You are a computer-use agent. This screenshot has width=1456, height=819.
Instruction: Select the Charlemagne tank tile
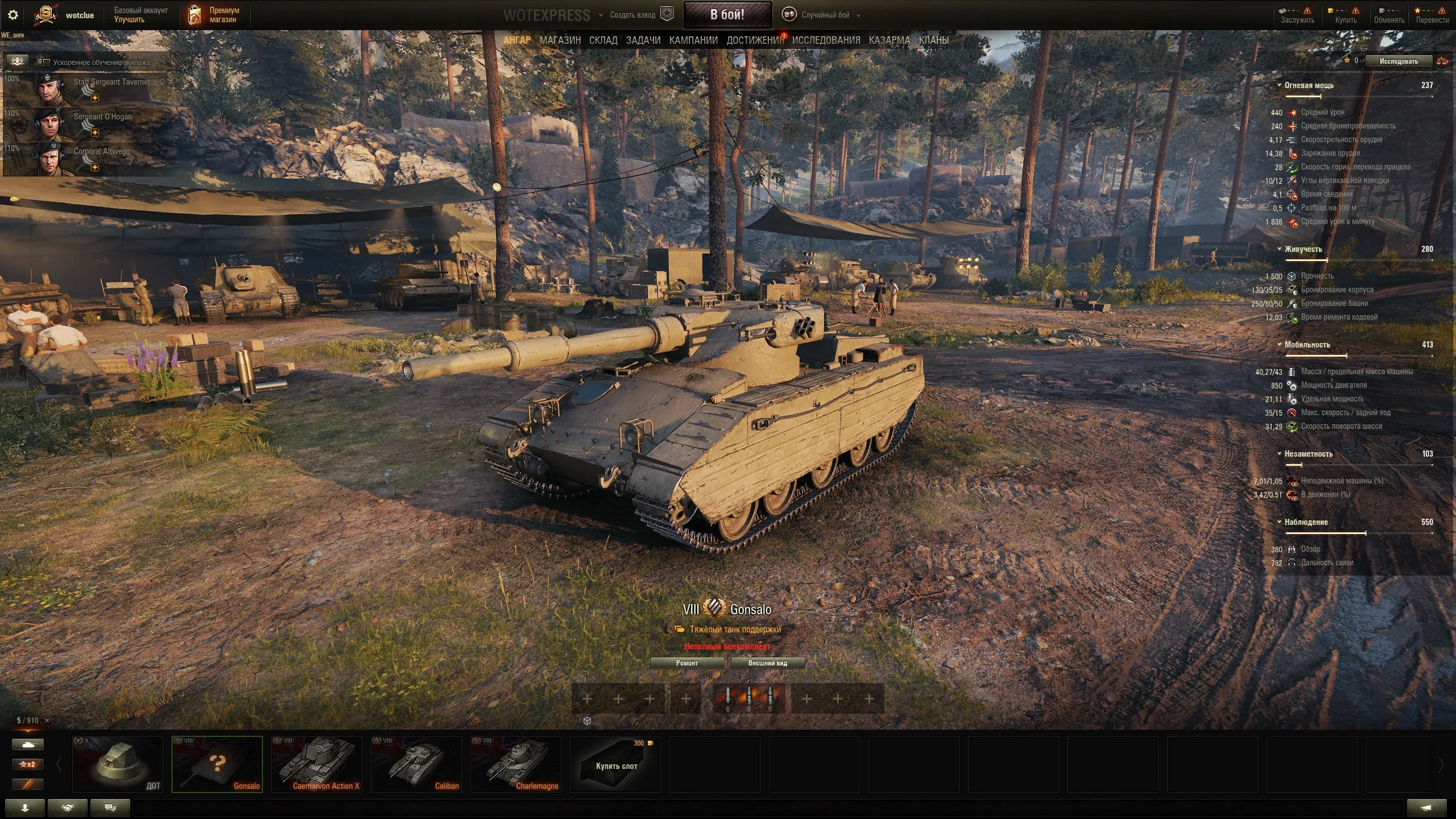pyautogui.click(x=516, y=764)
